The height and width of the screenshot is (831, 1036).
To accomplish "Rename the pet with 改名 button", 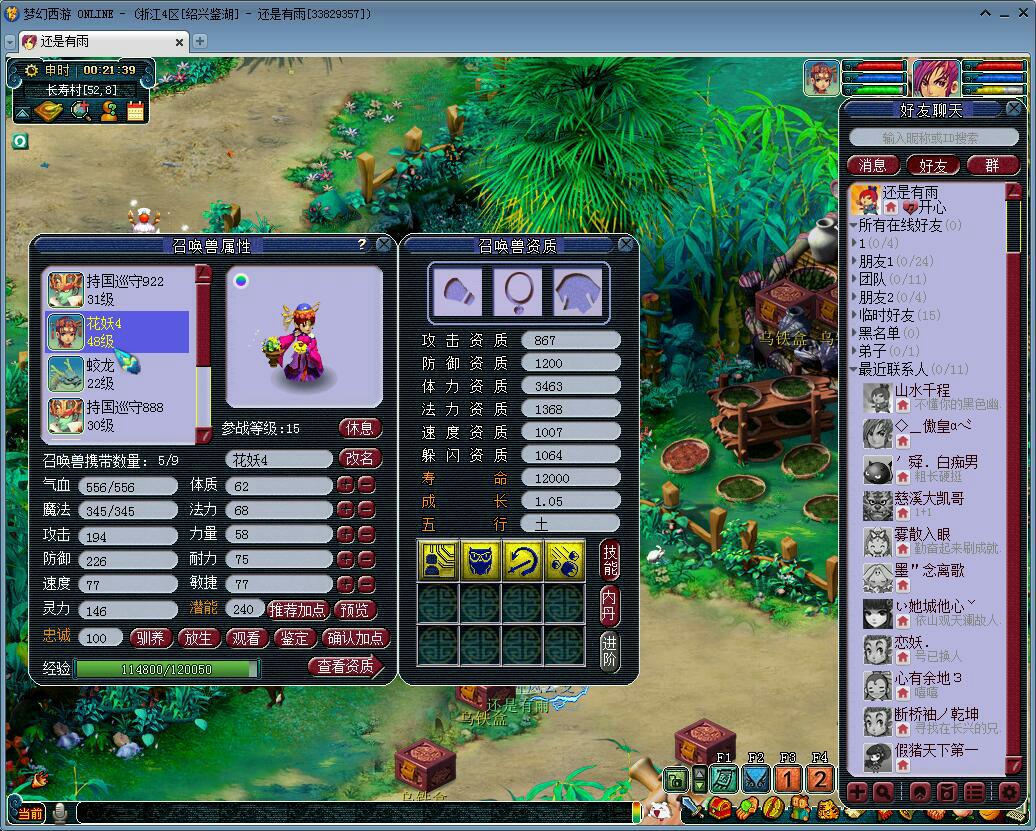I will [360, 459].
